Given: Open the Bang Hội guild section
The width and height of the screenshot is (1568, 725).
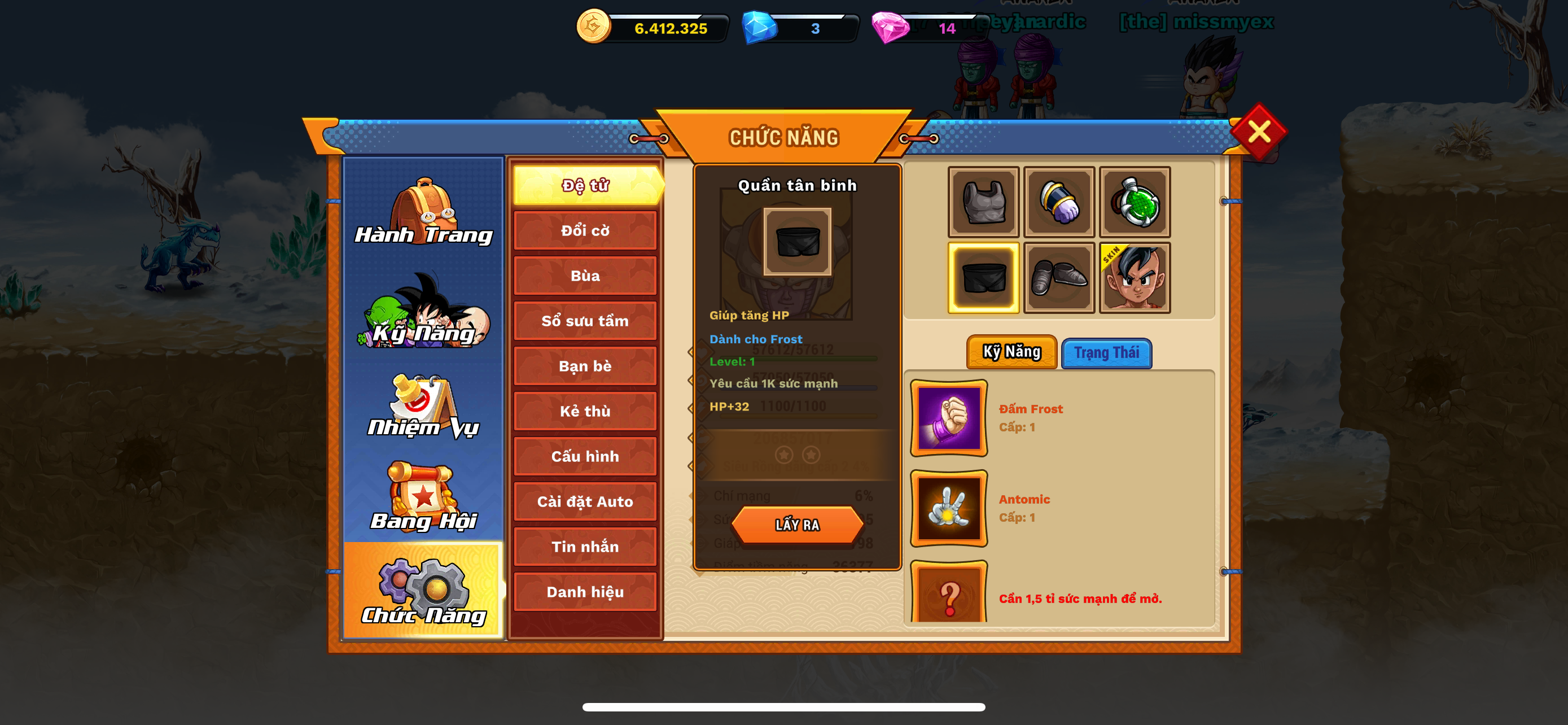Looking at the screenshot, I should point(424,498).
